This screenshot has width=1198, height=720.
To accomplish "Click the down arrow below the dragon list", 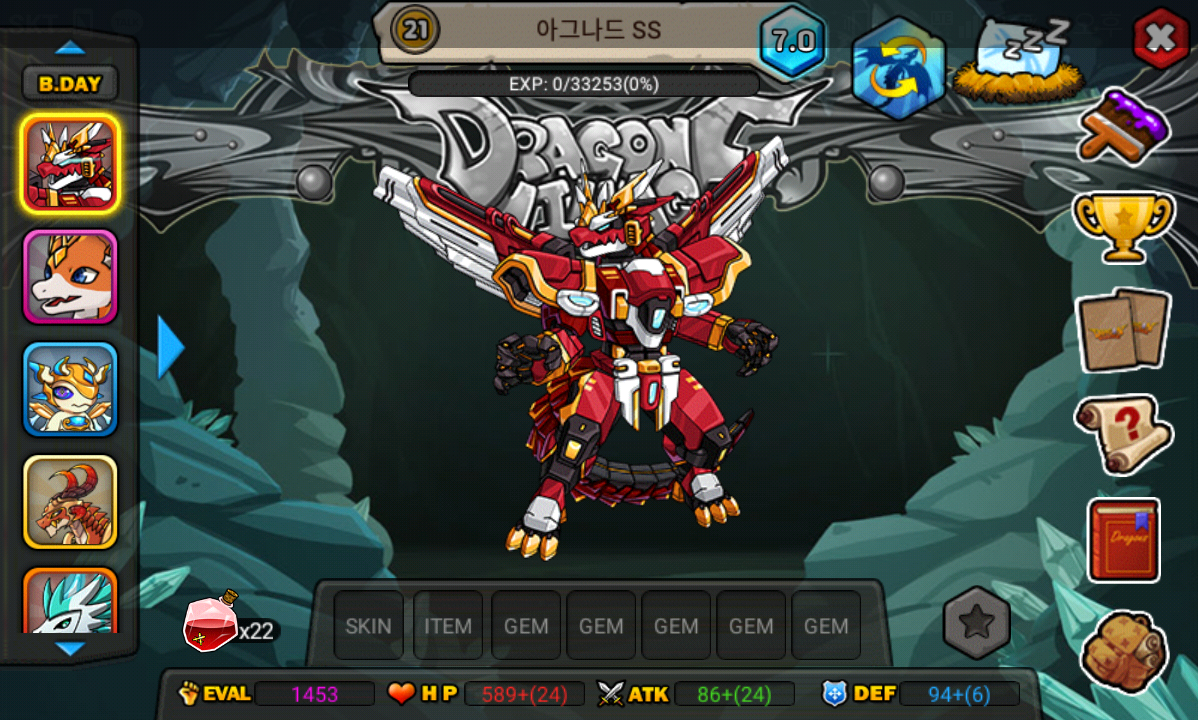I will tap(70, 649).
